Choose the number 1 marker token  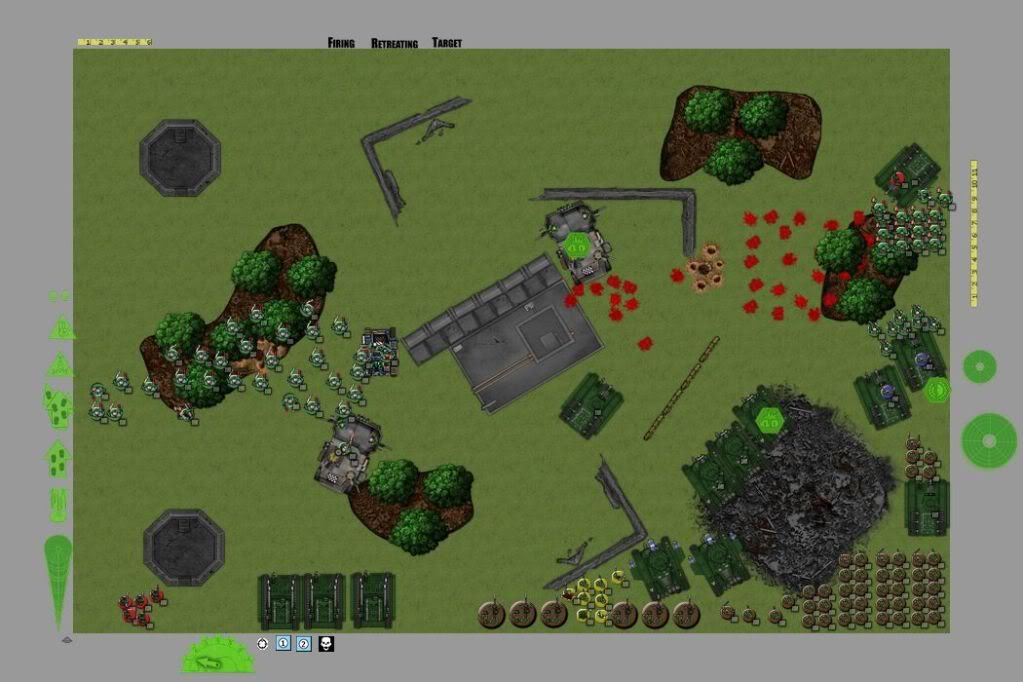[x=283, y=644]
